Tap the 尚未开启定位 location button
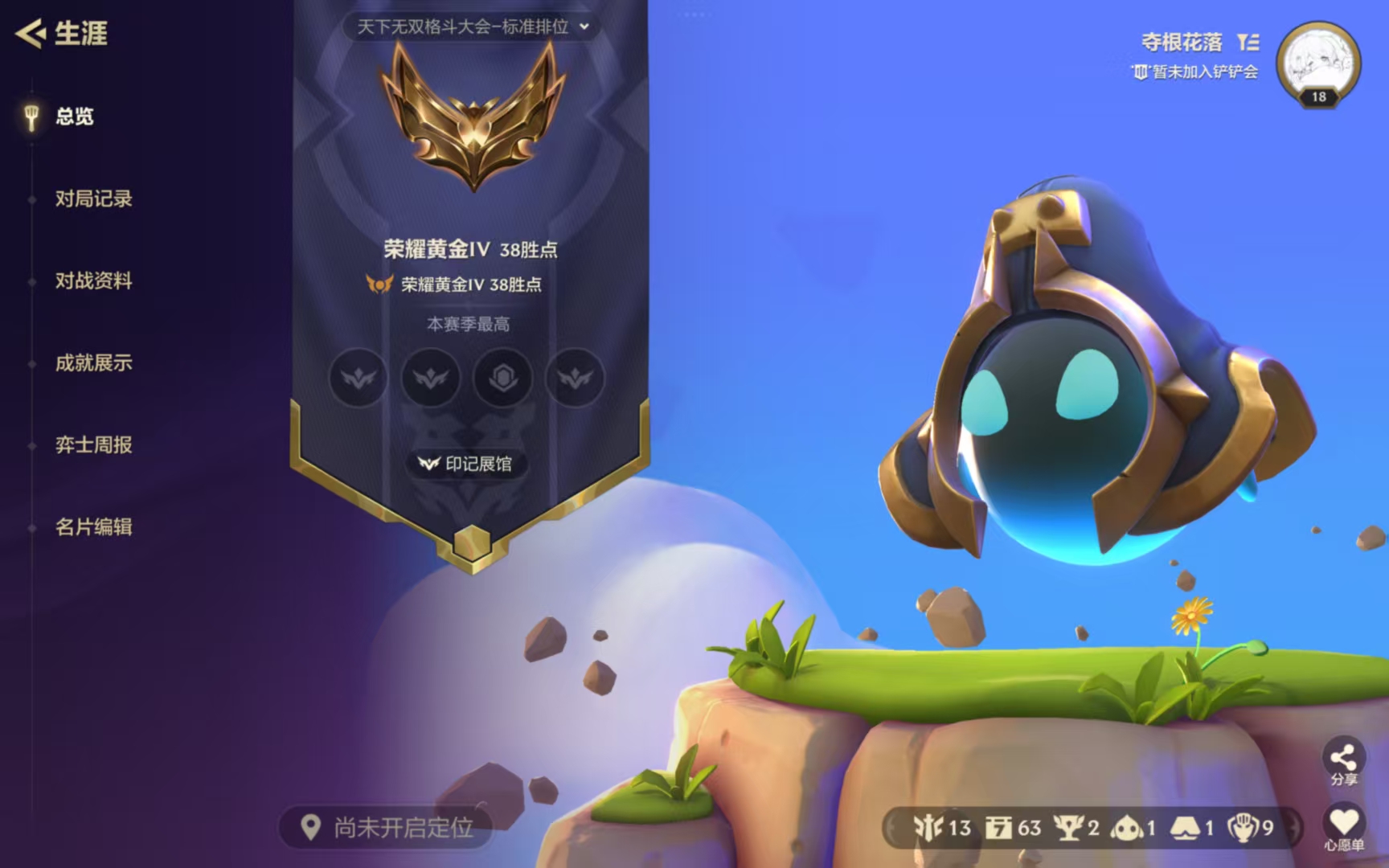Image resolution: width=1389 pixels, height=868 pixels. click(x=387, y=827)
